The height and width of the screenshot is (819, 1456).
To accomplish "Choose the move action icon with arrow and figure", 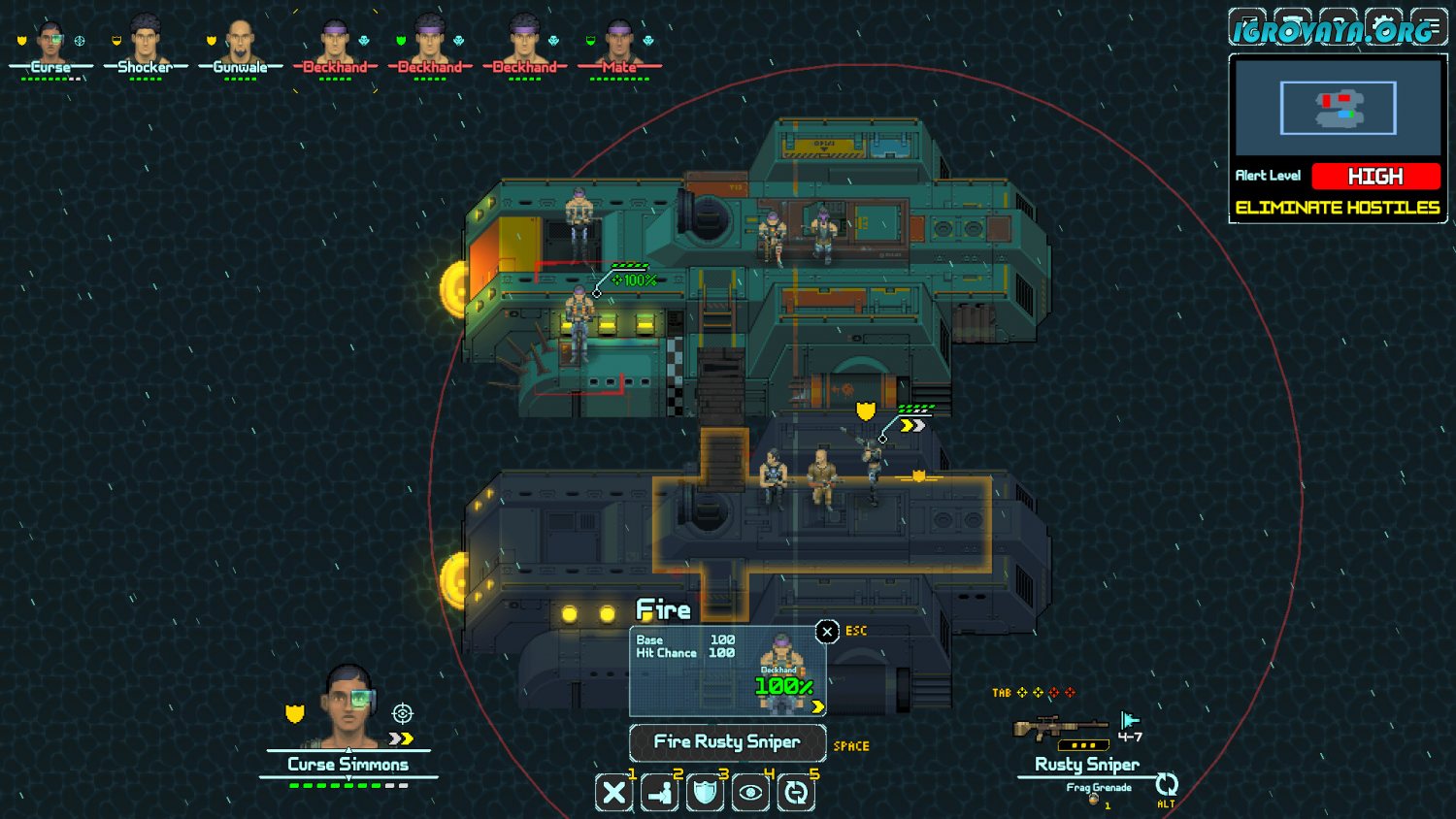I will (x=660, y=793).
